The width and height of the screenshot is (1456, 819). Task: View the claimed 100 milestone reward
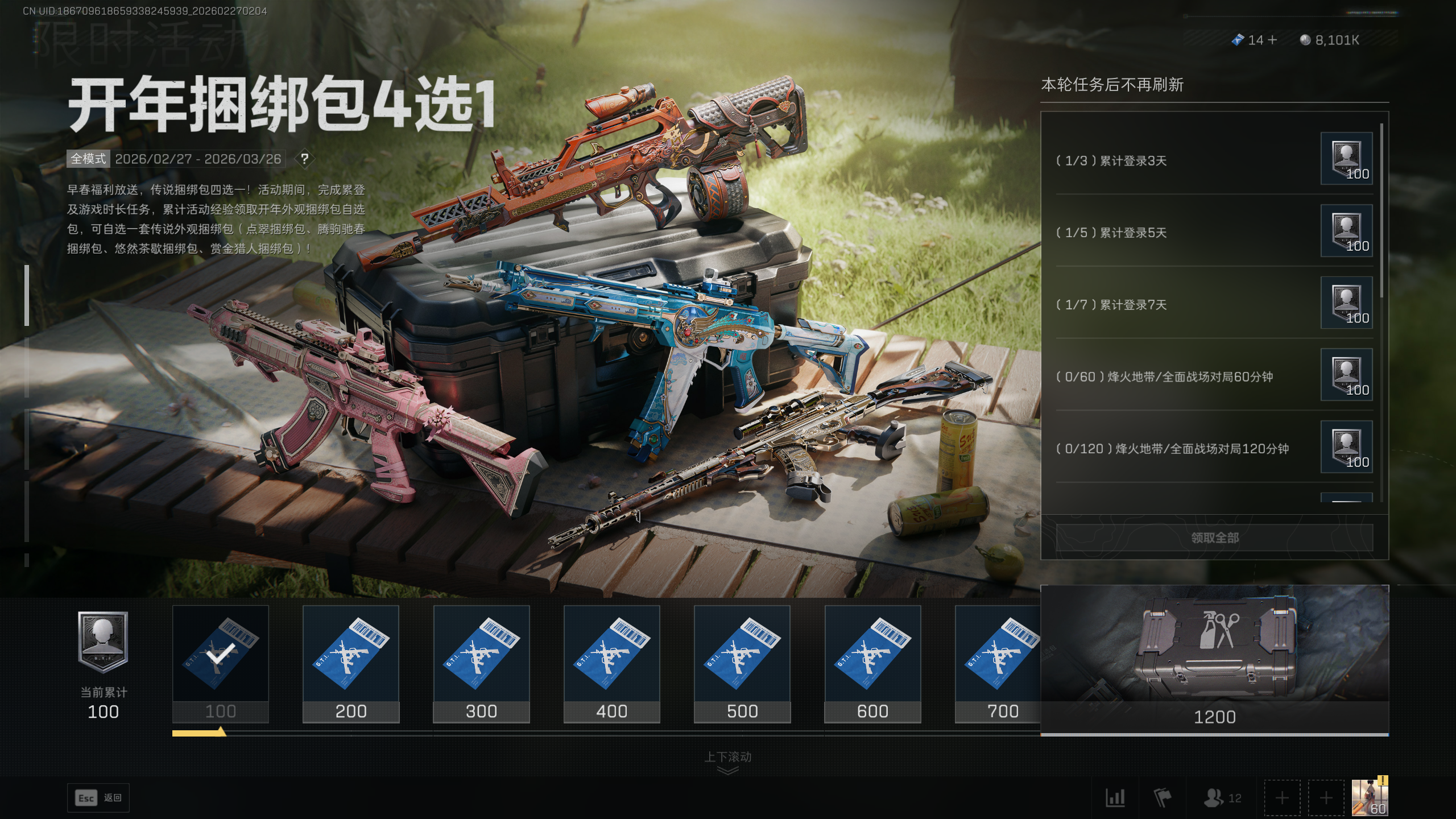pos(220,663)
